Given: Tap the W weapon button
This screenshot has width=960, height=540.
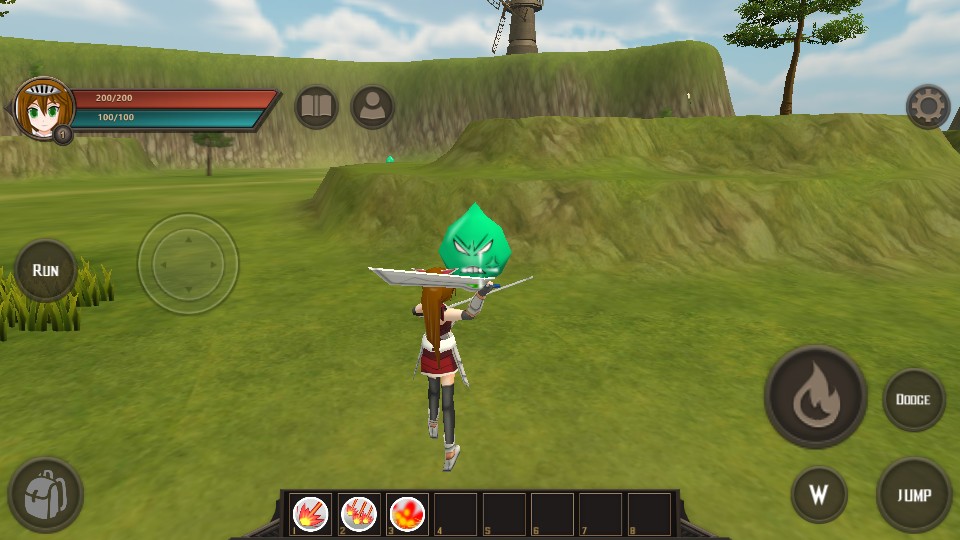Looking at the screenshot, I should [819, 495].
